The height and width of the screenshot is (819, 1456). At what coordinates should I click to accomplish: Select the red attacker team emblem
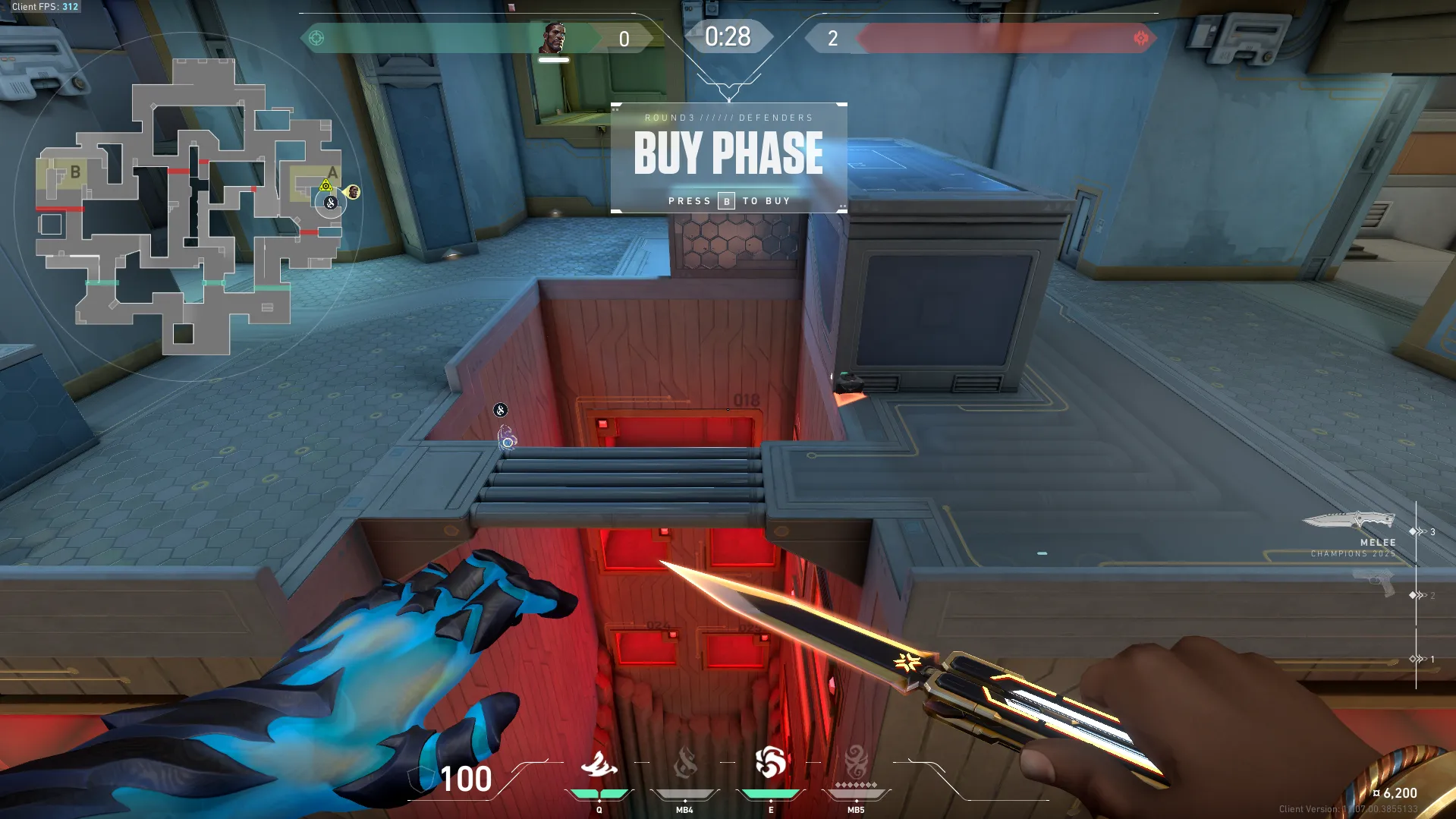click(x=1140, y=38)
